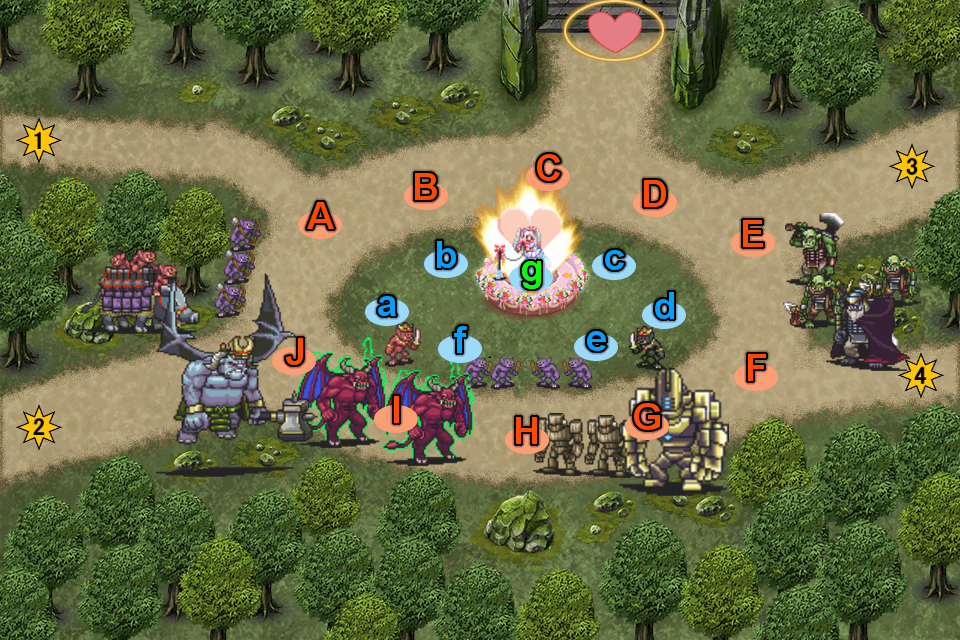The height and width of the screenshot is (640, 960).
Task: Select the orange placement marker J
Action: coord(293,353)
